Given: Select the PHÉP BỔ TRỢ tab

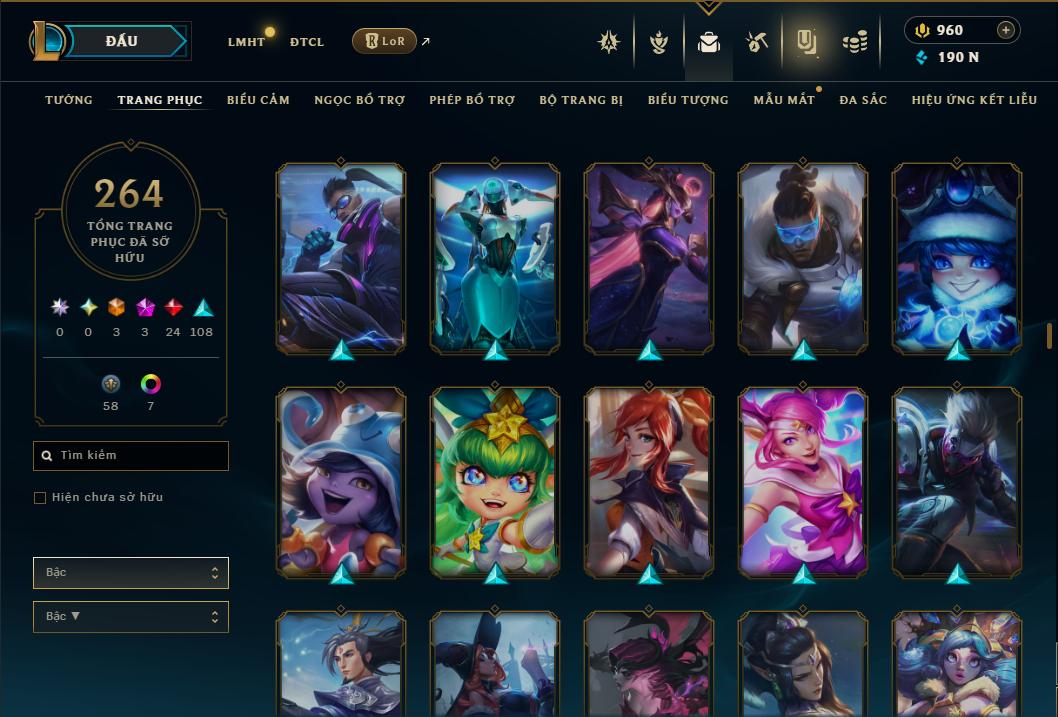Looking at the screenshot, I should [x=472, y=100].
